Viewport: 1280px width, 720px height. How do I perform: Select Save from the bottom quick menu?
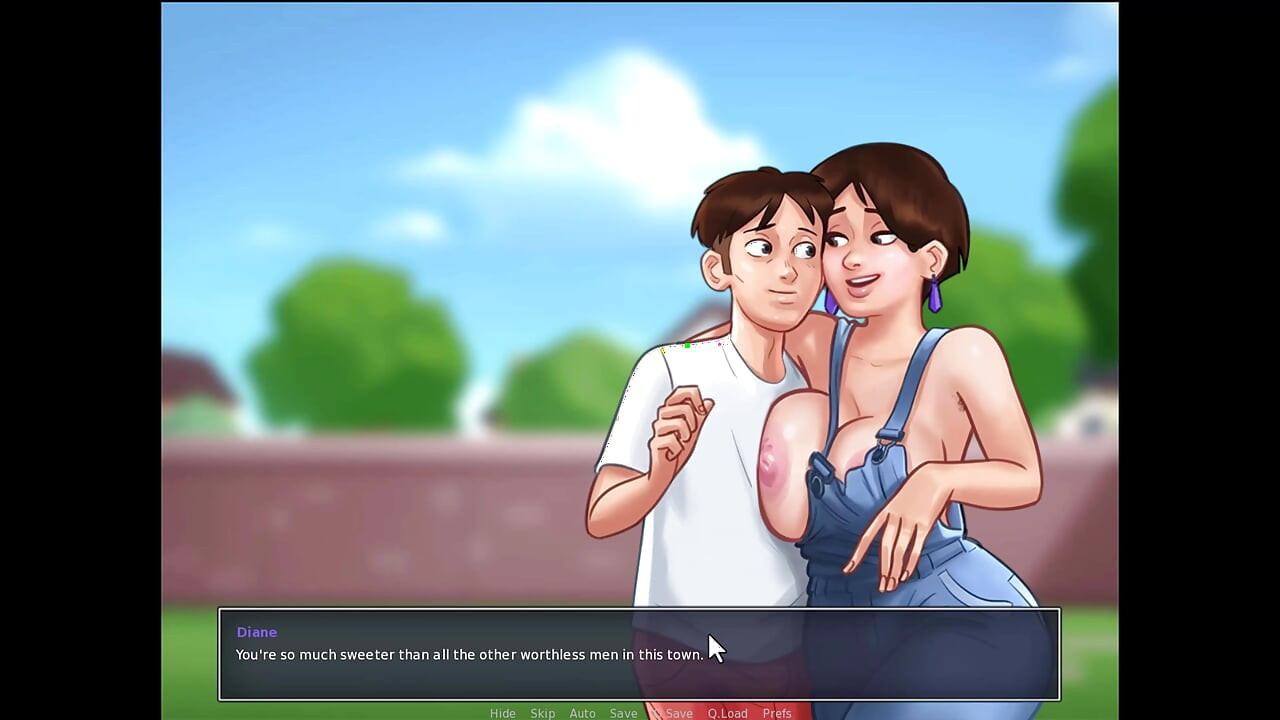coord(624,713)
